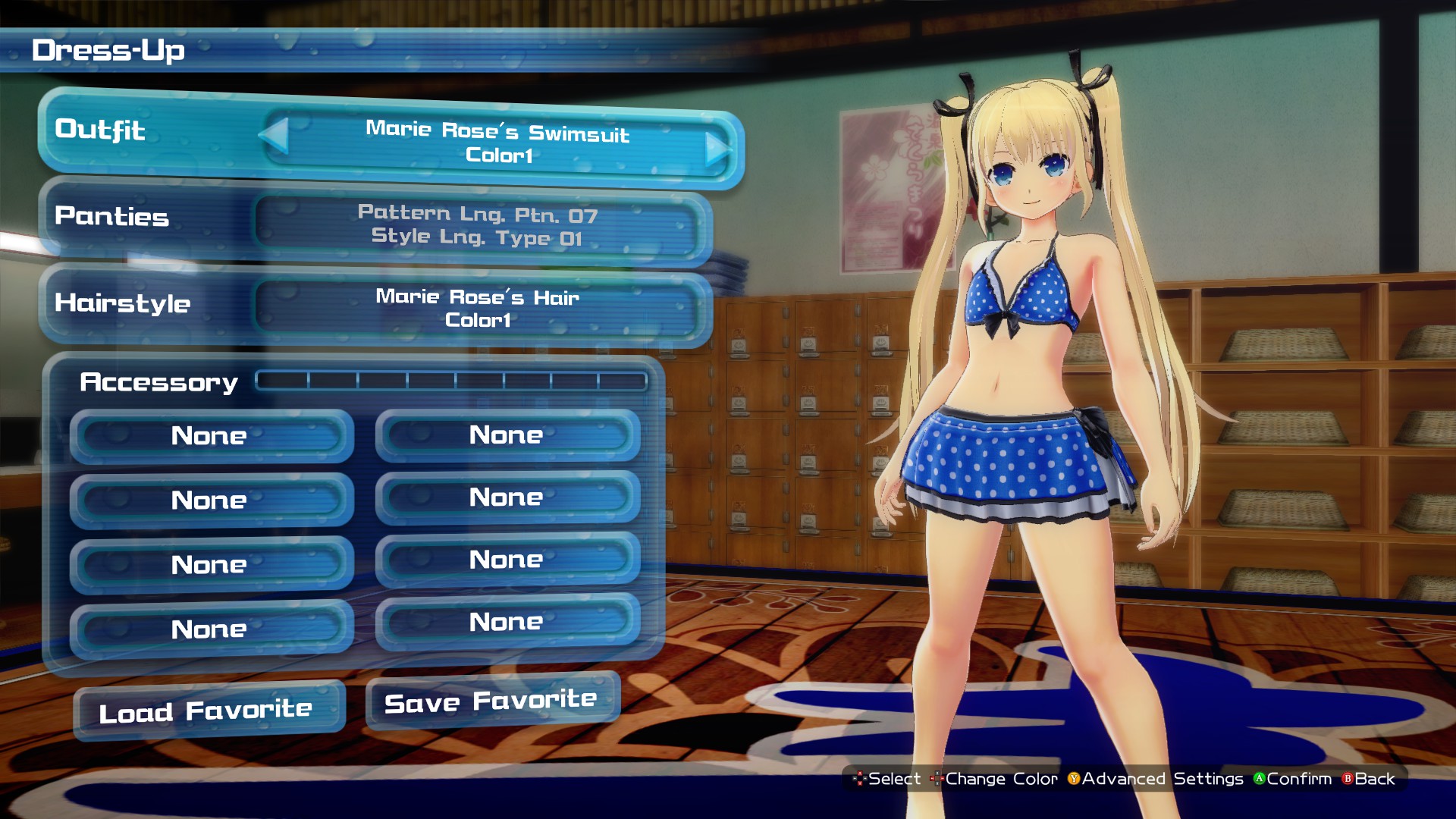Select the Outfit category row
Viewport: 1456px width, 819px height.
coord(99,132)
